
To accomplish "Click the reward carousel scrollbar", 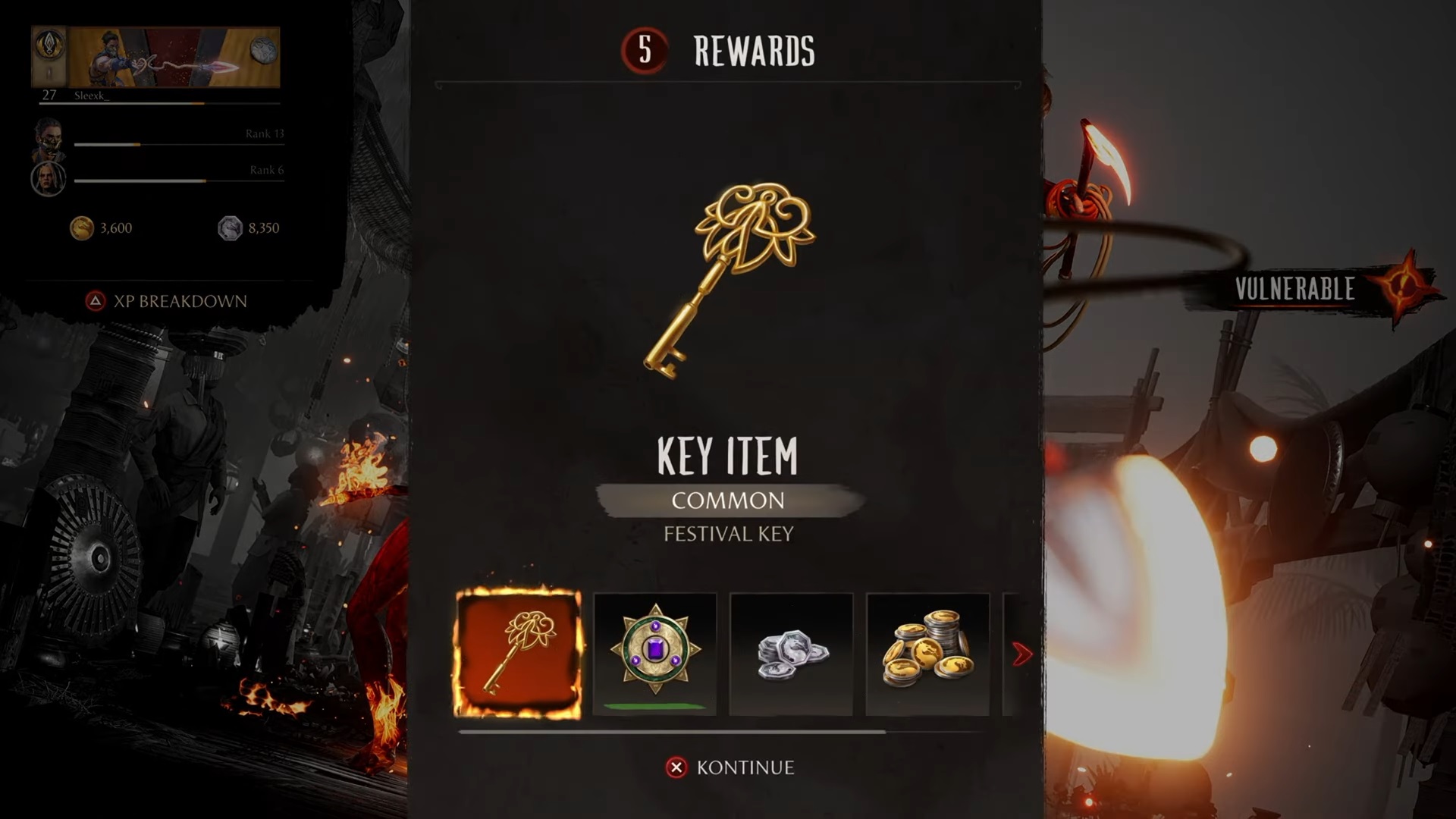I will coord(672,730).
